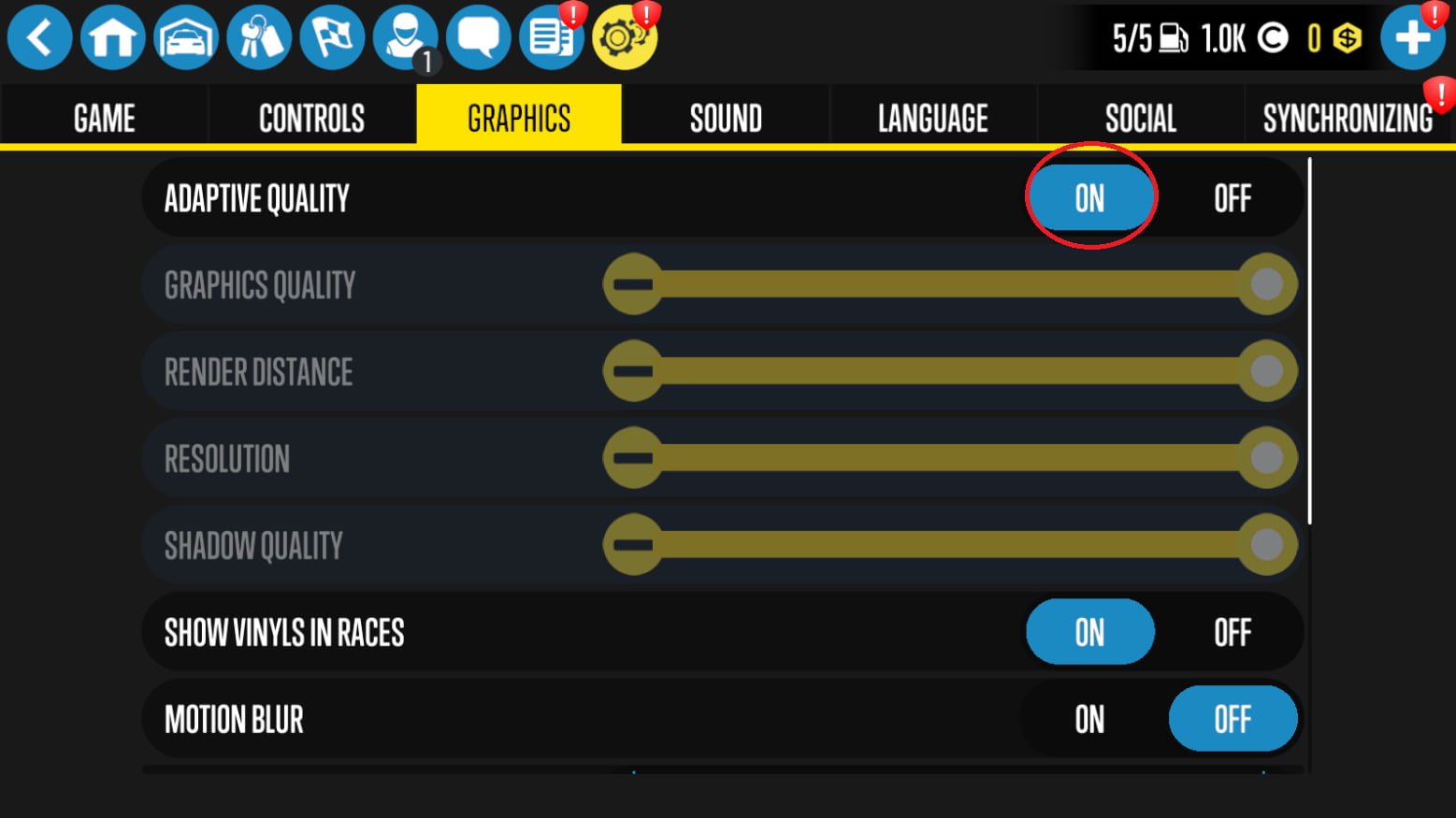Show the Social settings tab
Viewport: 1456px width, 818px height.
point(1140,119)
